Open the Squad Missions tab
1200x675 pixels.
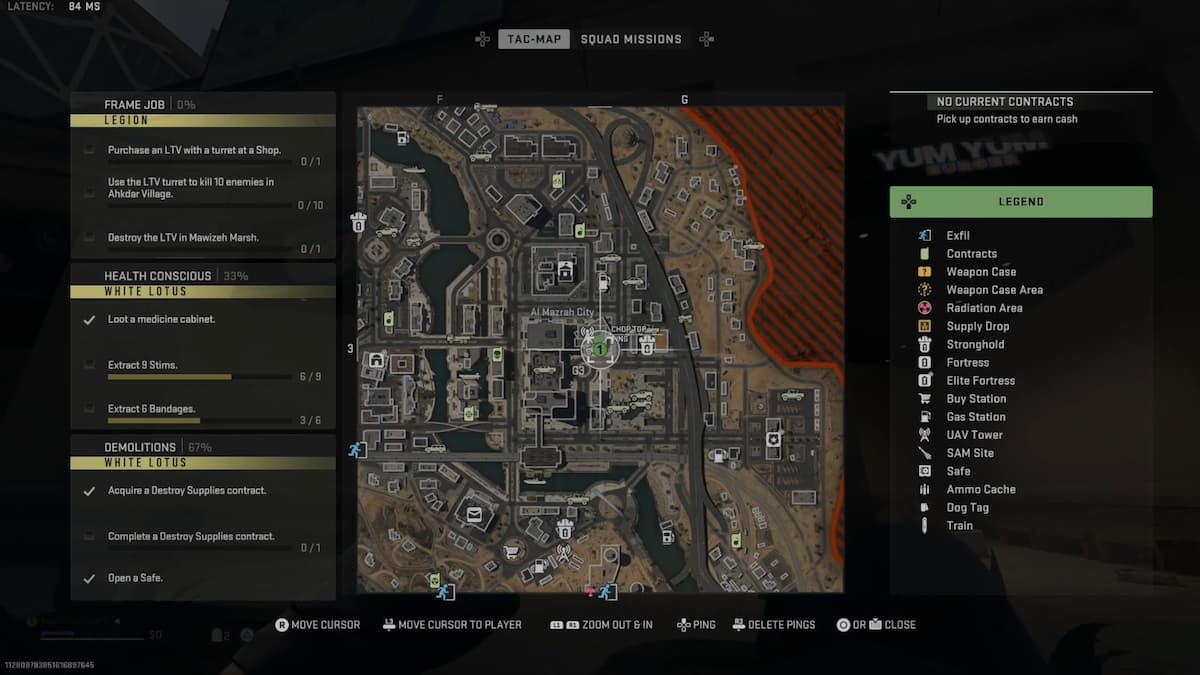coord(630,39)
